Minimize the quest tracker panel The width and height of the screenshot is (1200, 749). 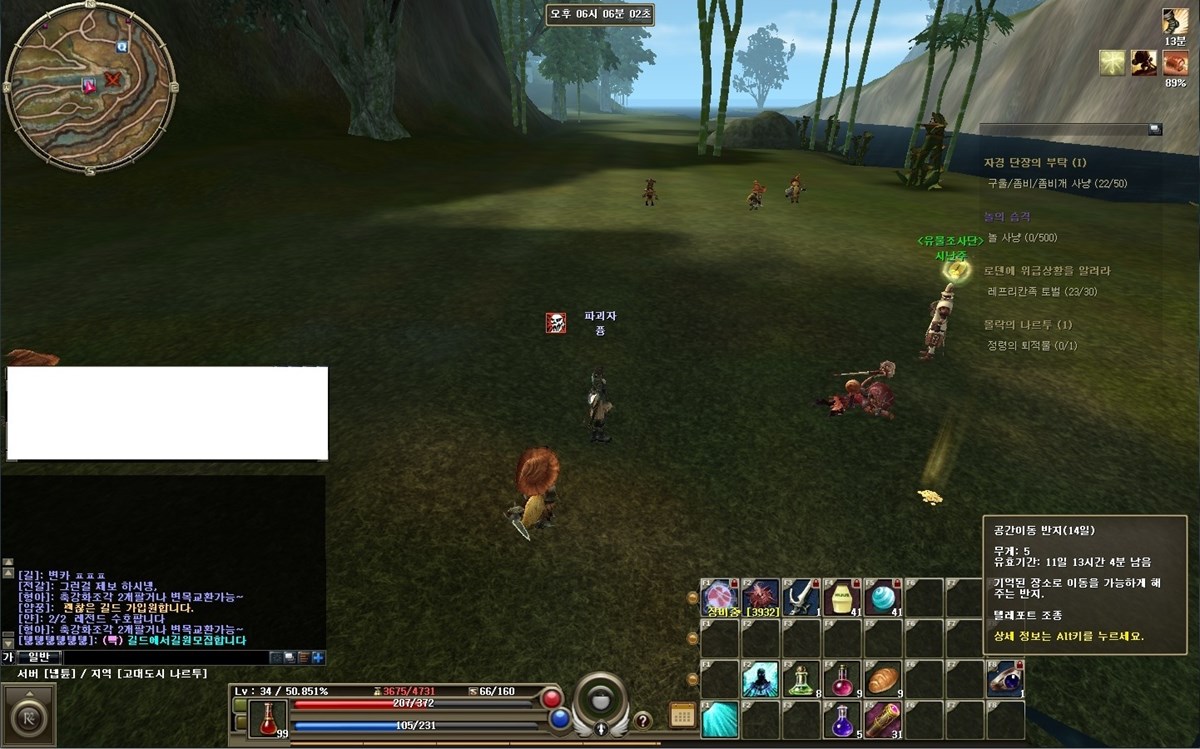(x=1155, y=129)
